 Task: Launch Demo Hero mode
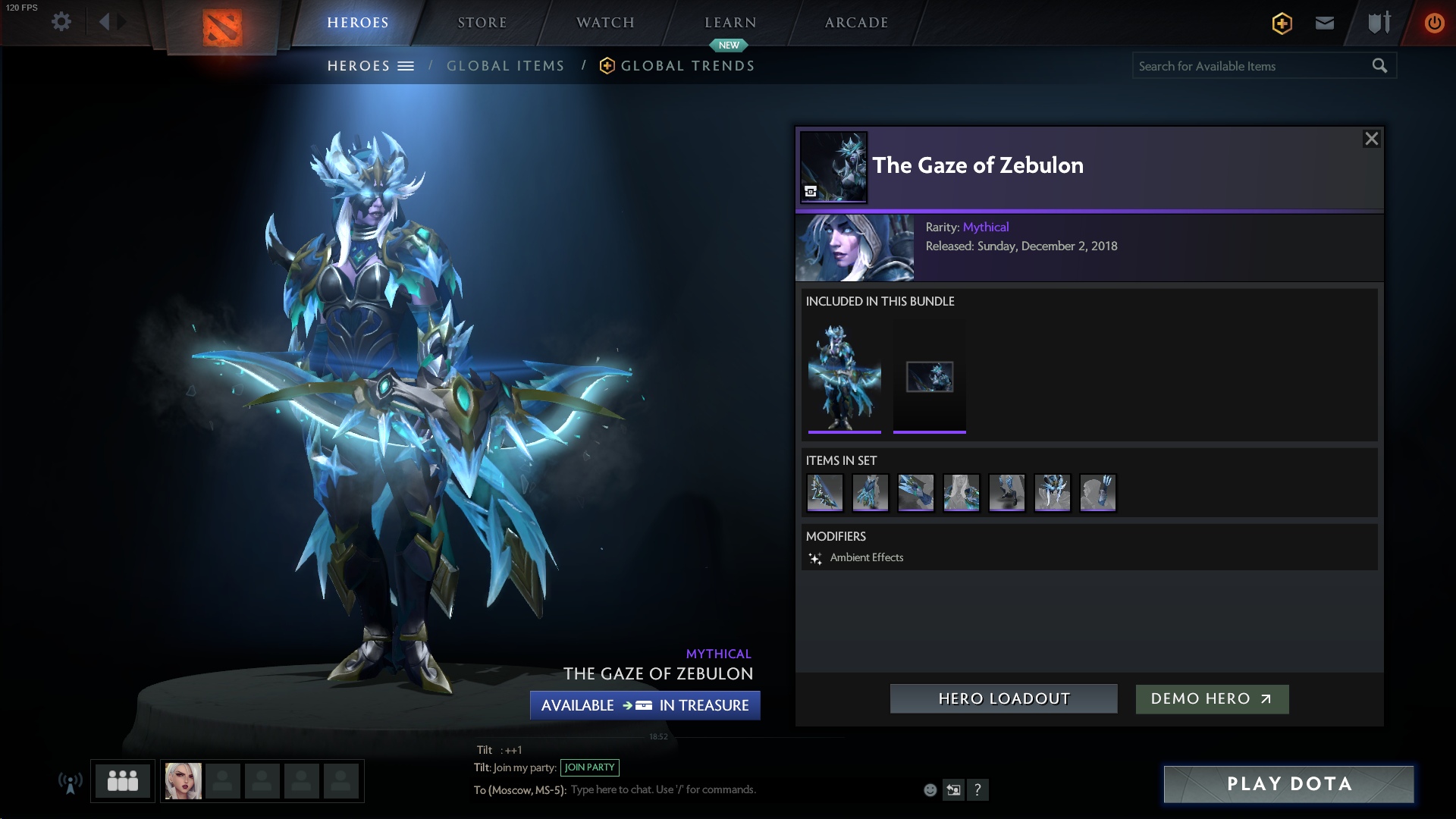(x=1211, y=698)
